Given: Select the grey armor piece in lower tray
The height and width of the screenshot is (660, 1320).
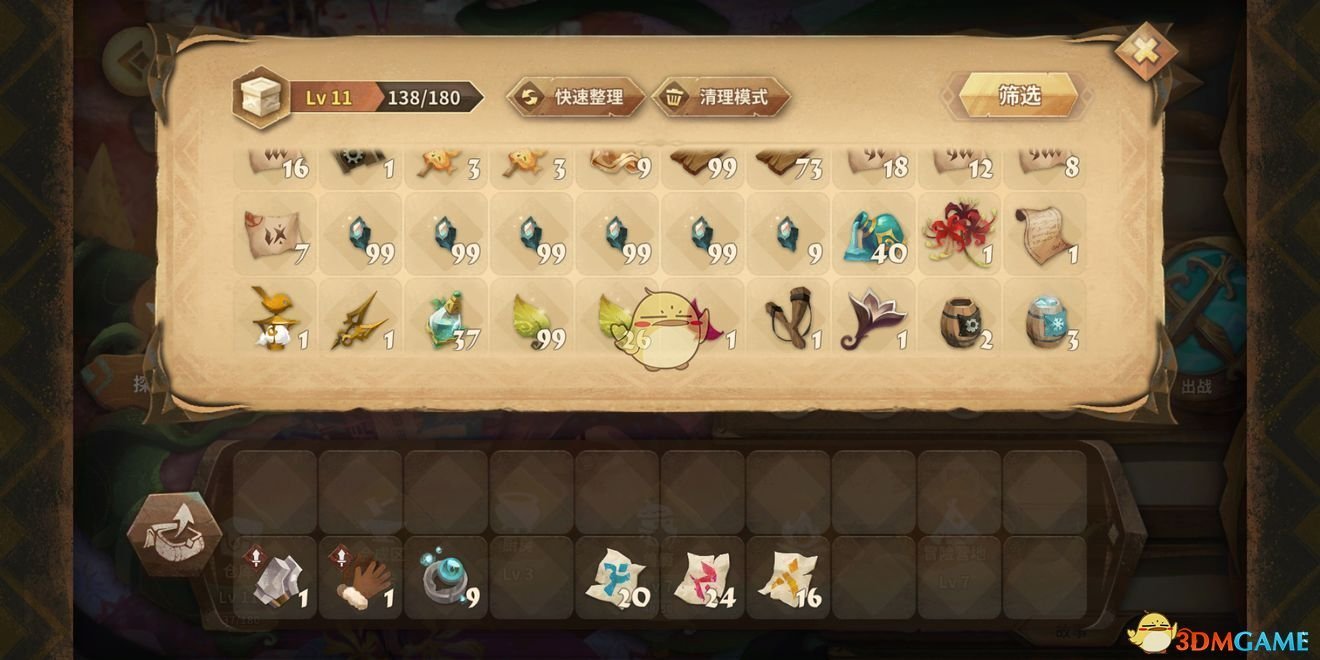Looking at the screenshot, I should (x=275, y=578).
